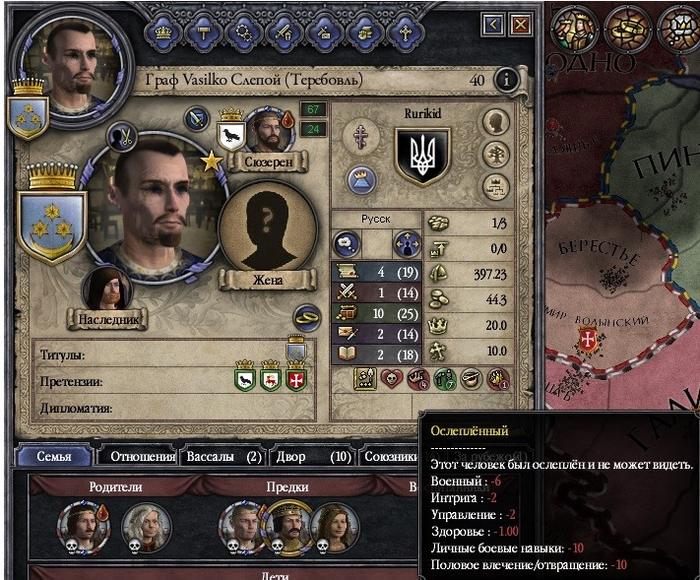Open the crown menu button at top
The height and width of the screenshot is (580, 700).
click(x=161, y=31)
